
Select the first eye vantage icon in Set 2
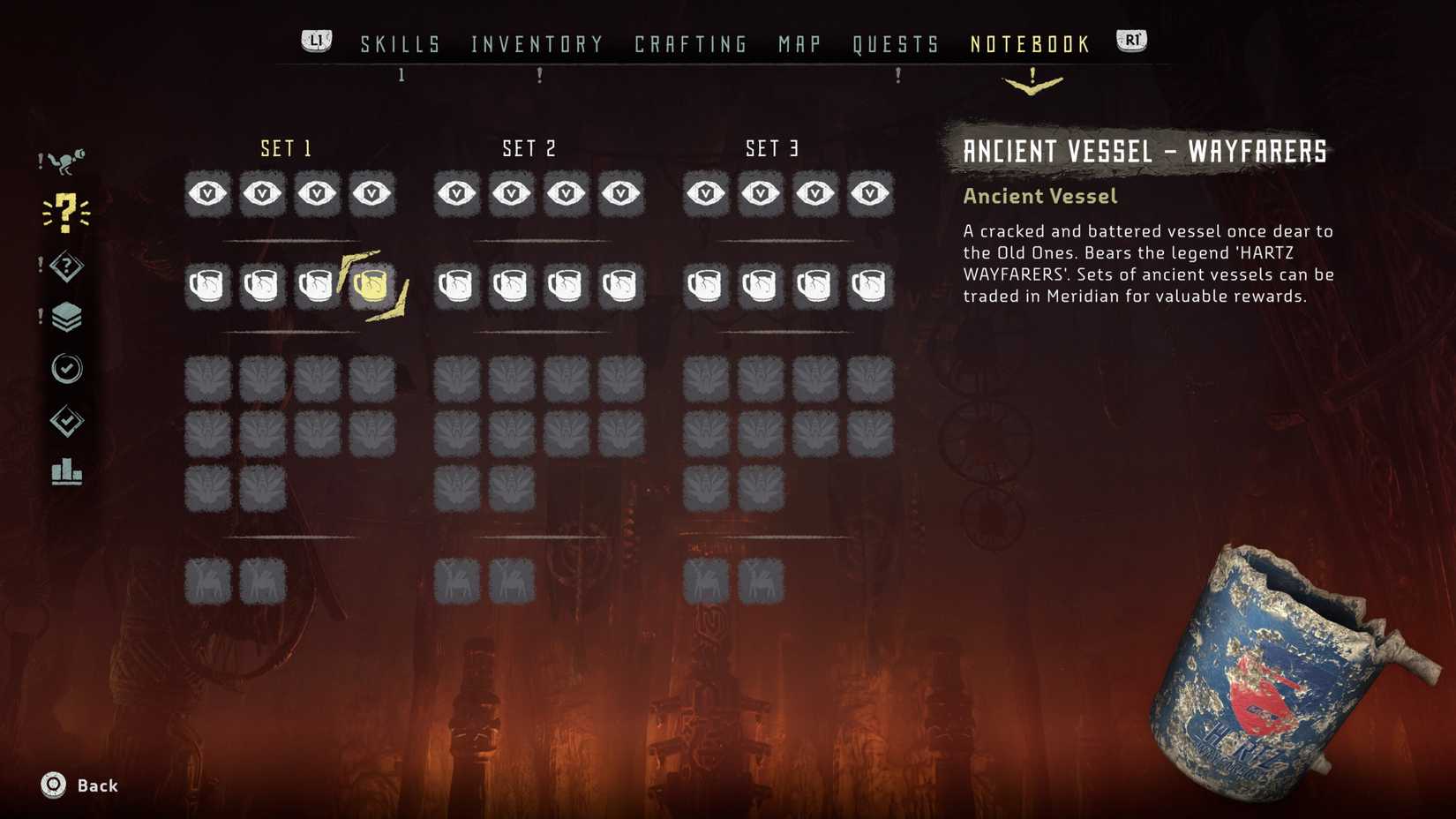click(455, 193)
